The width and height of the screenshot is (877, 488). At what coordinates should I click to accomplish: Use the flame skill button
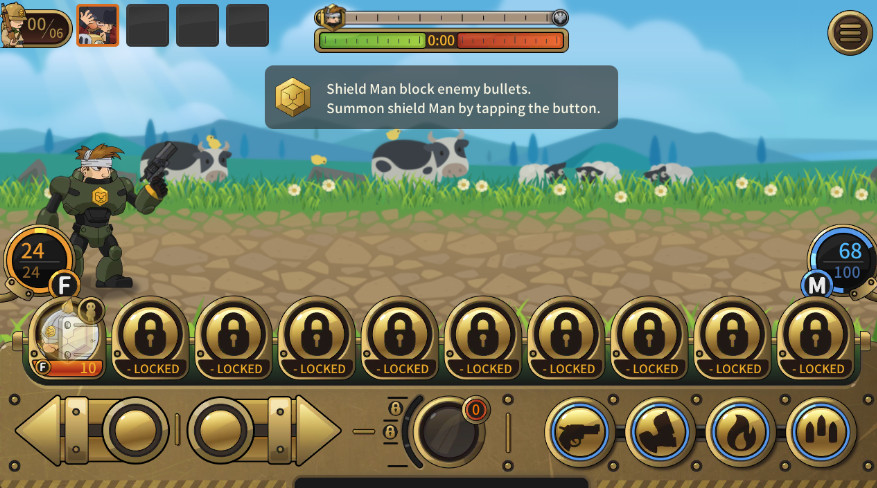click(740, 432)
